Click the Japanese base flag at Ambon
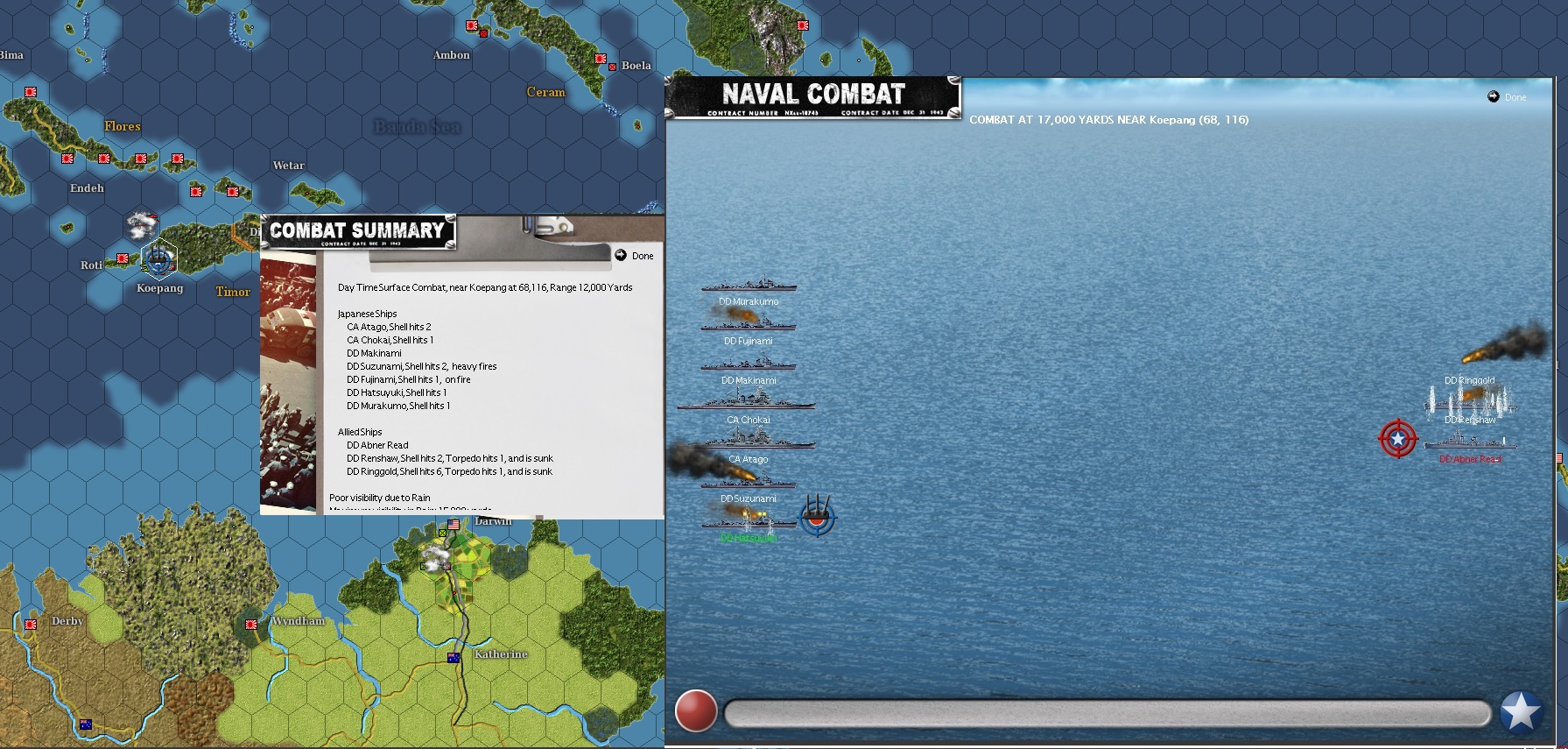The width and height of the screenshot is (1568, 749). pos(474,25)
